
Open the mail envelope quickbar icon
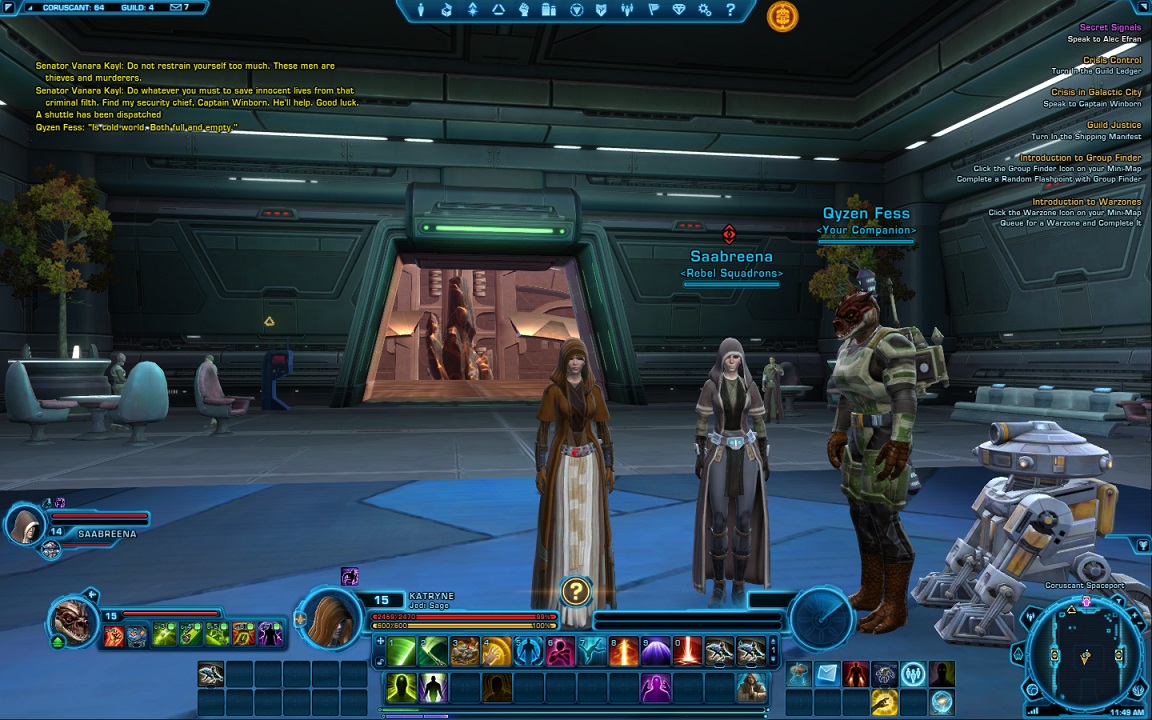tap(826, 675)
